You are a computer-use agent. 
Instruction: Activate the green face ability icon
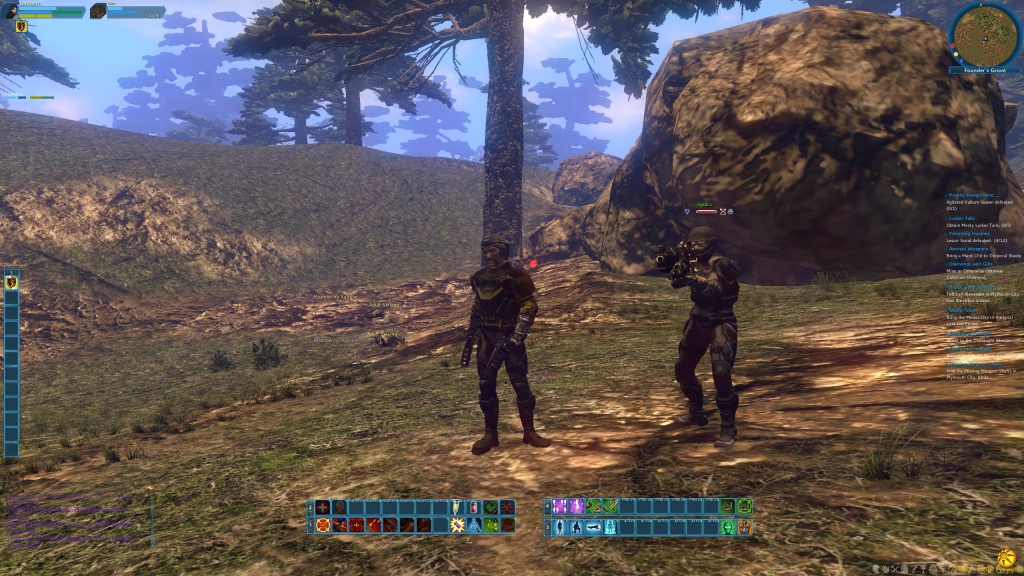[x=727, y=527]
